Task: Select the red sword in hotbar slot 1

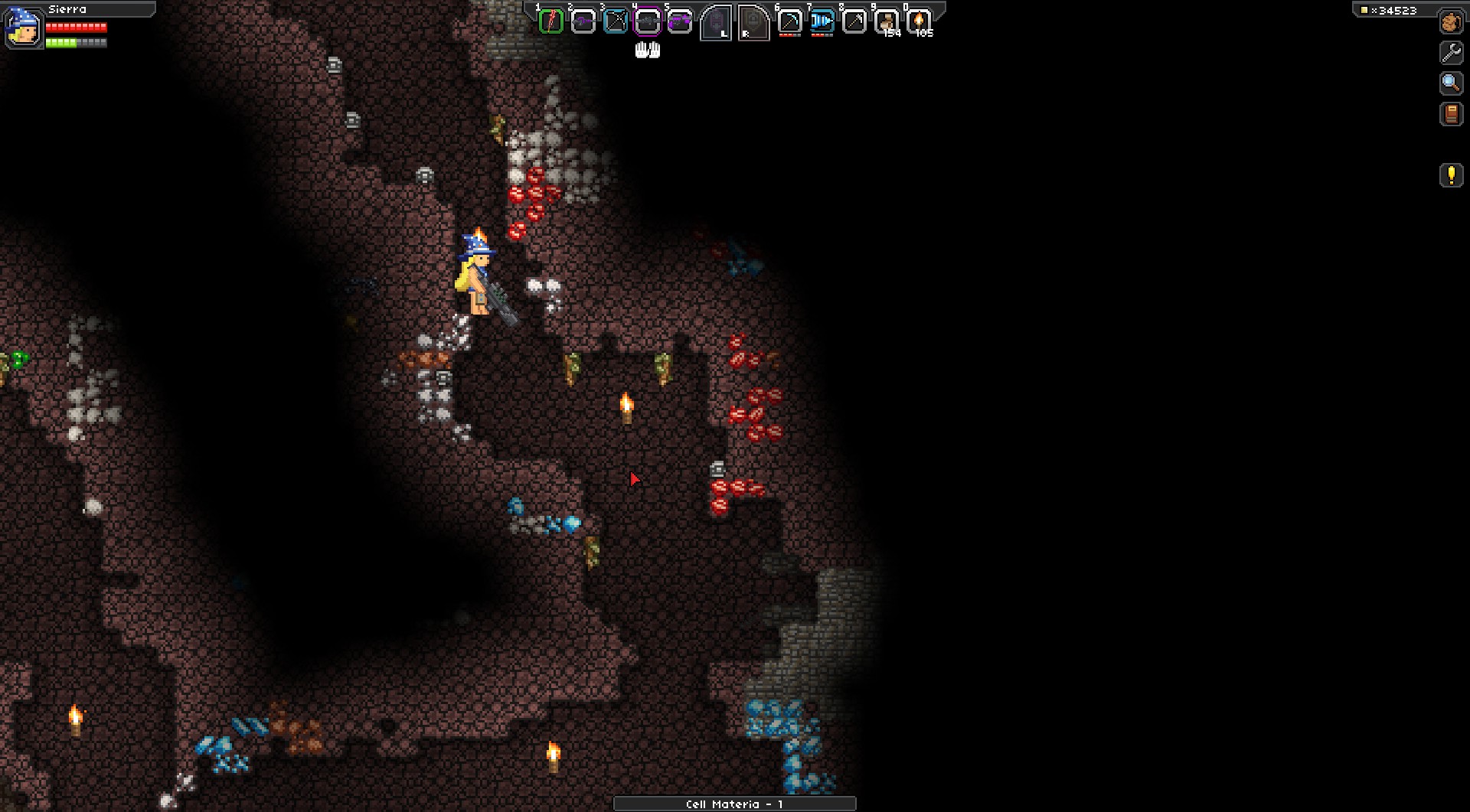Action: tap(551, 21)
